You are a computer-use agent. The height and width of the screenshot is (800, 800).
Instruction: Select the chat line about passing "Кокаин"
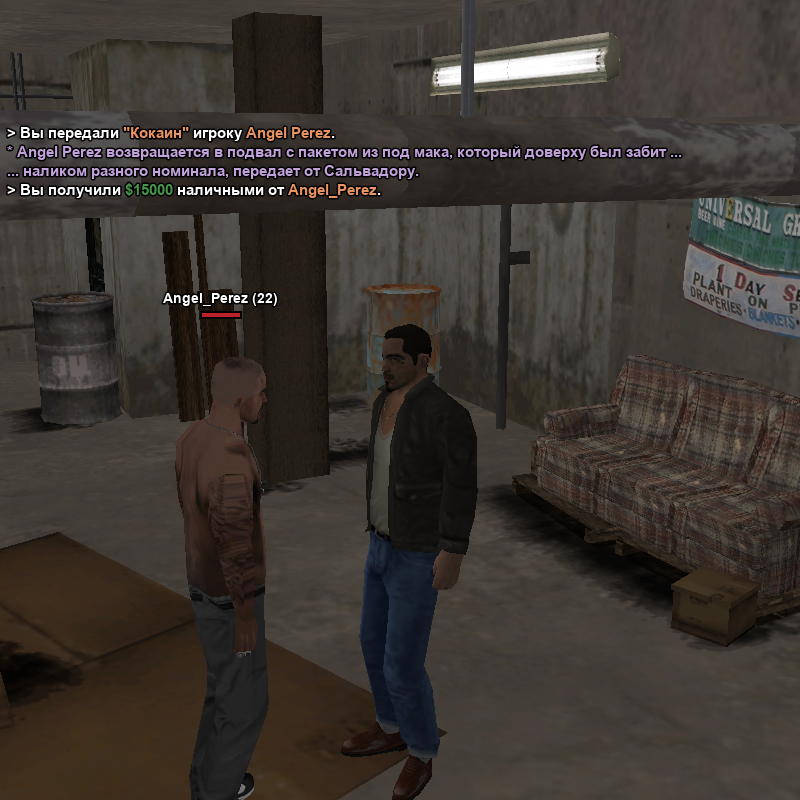pyautogui.click(x=172, y=133)
